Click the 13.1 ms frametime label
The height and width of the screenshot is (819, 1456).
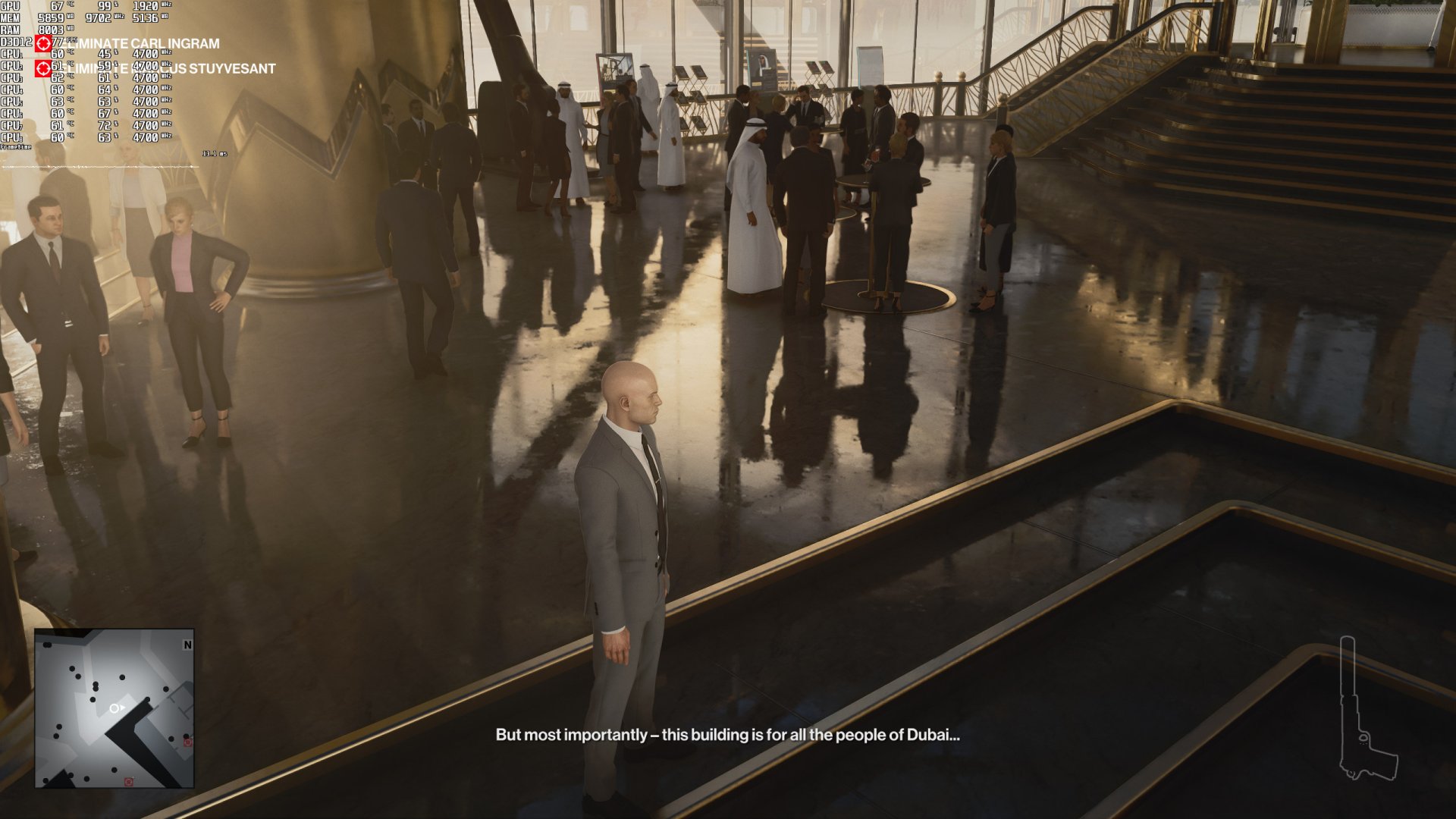[x=215, y=154]
